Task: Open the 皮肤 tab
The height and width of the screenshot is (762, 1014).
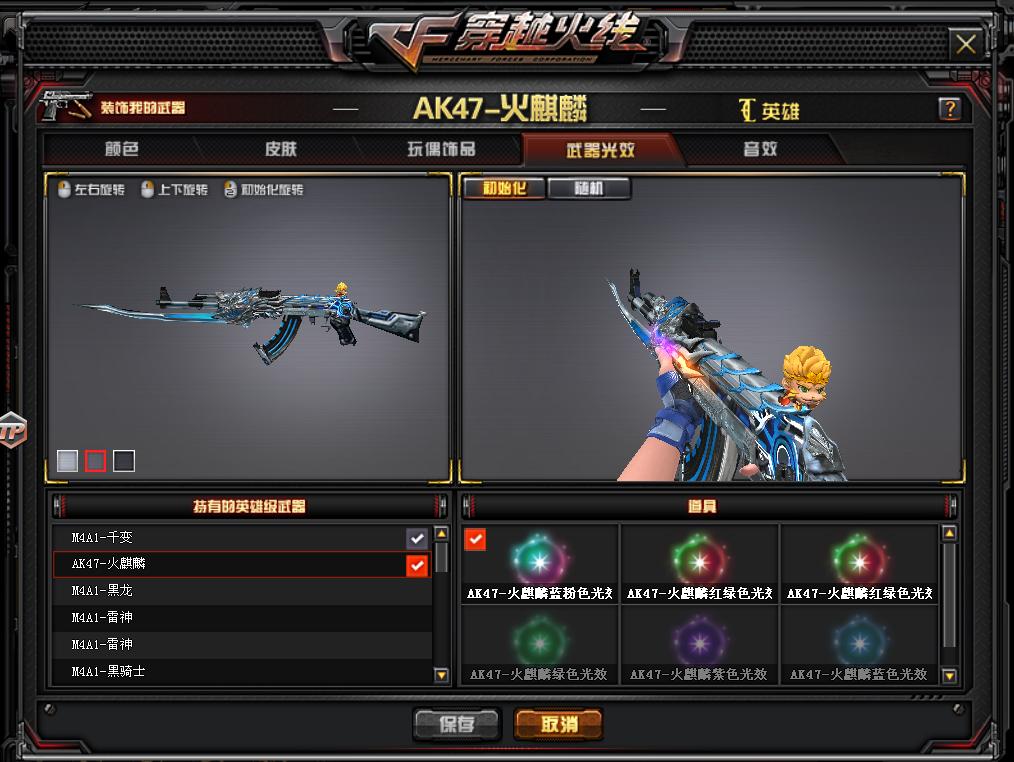Action: pyautogui.click(x=281, y=150)
